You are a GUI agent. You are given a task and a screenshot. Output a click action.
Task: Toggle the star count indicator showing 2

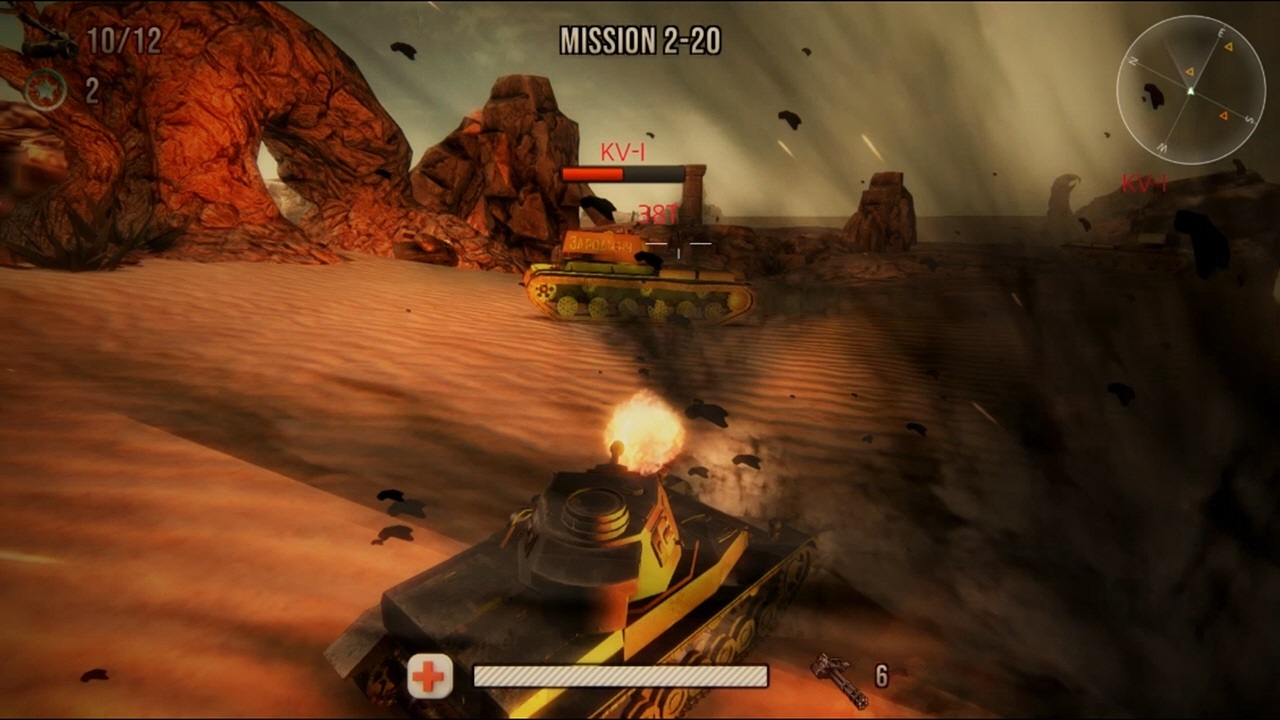[x=90, y=88]
